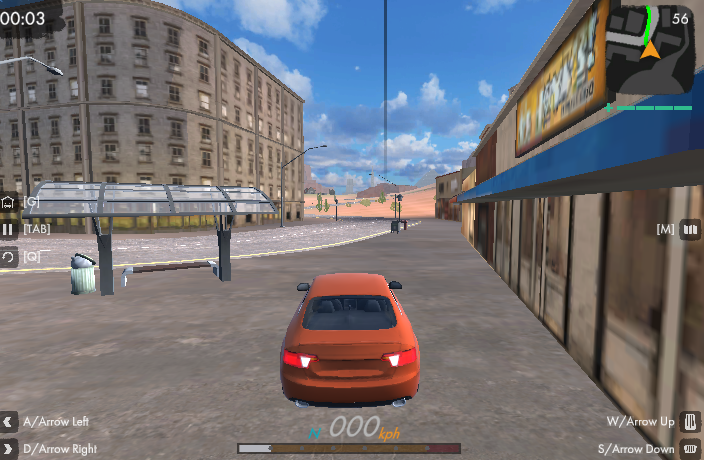704x460 pixels.
Task: Reset the car with the circular arrow icon
Action: click(x=9, y=256)
